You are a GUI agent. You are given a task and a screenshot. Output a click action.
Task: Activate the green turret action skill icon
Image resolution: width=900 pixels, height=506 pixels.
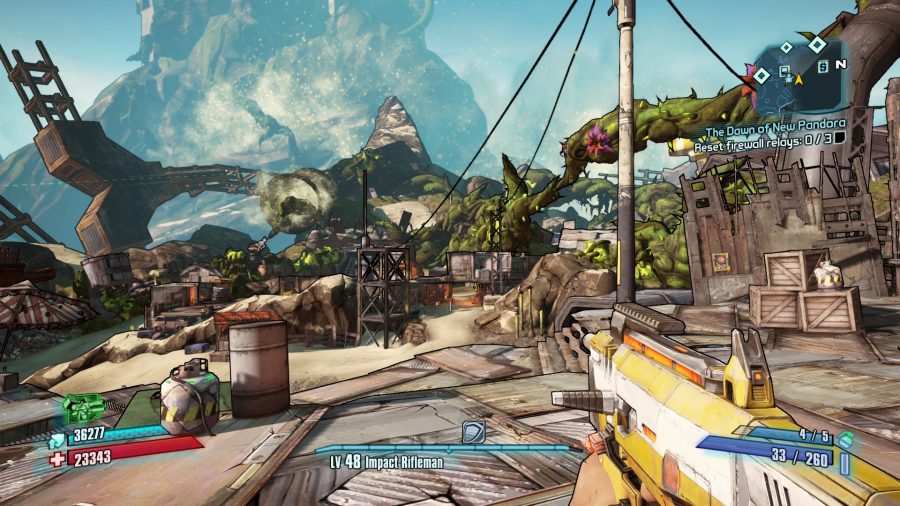(83, 407)
